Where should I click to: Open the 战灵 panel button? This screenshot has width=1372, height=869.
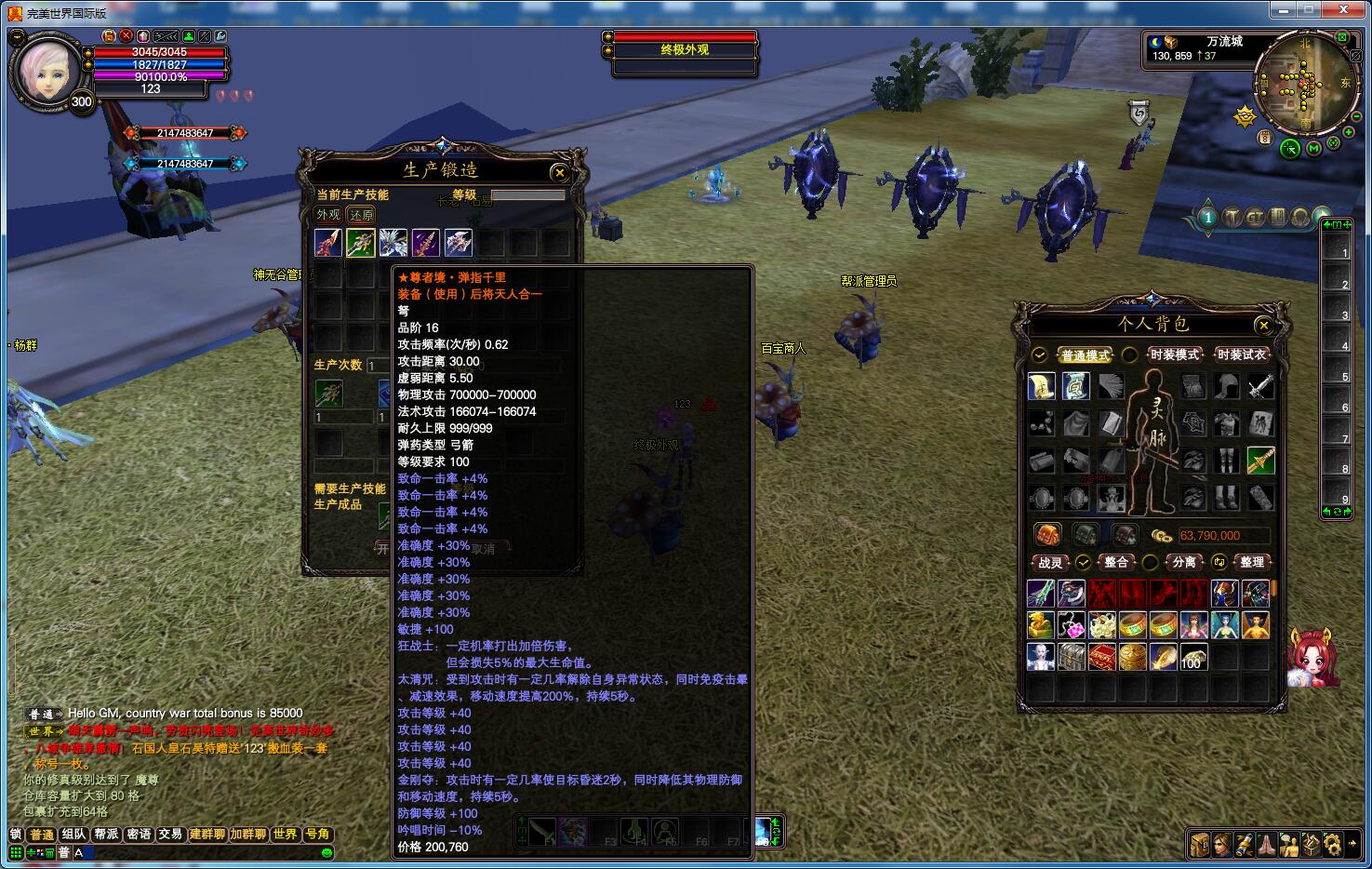1050,562
